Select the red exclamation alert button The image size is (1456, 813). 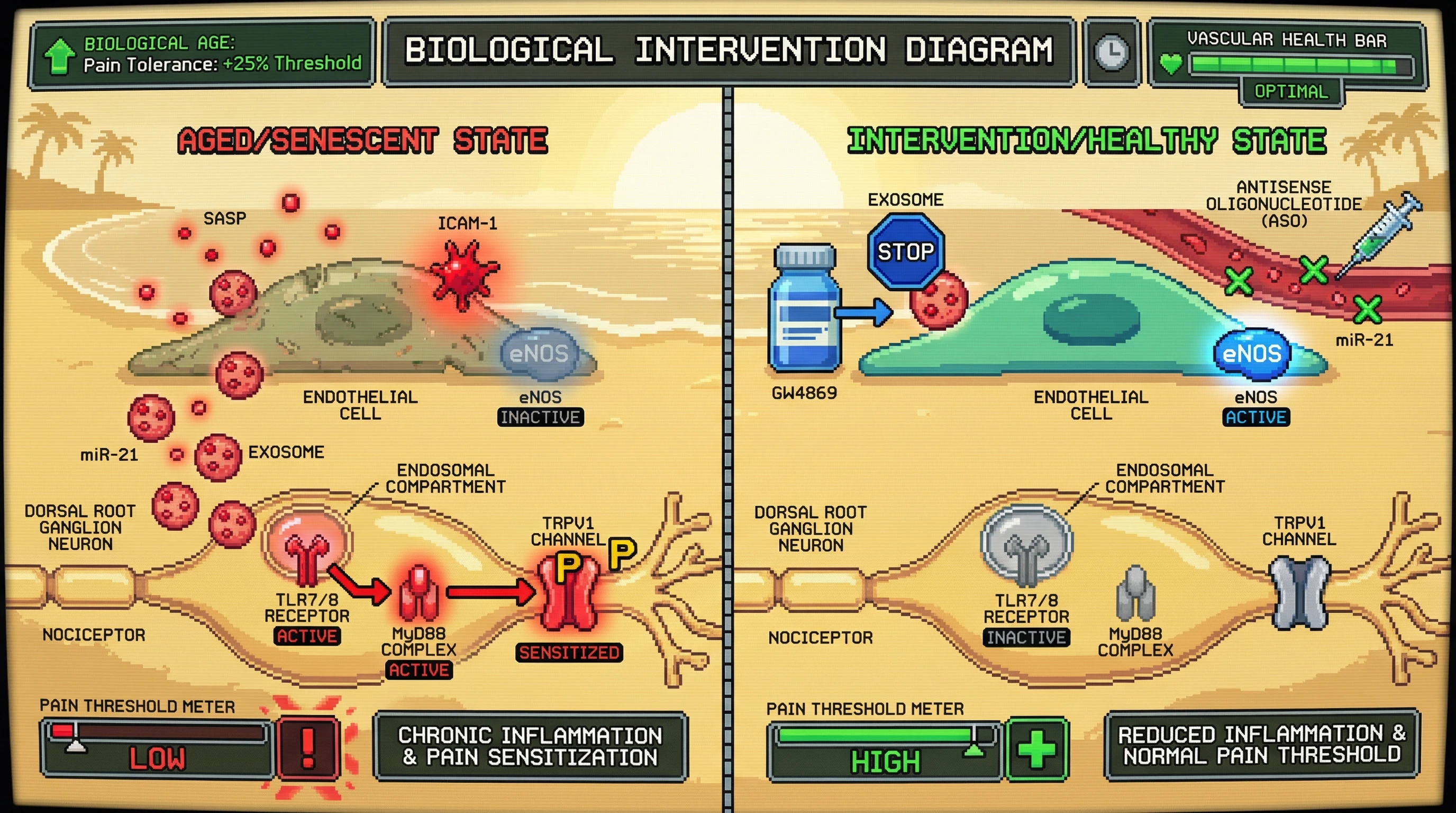pyautogui.click(x=308, y=747)
